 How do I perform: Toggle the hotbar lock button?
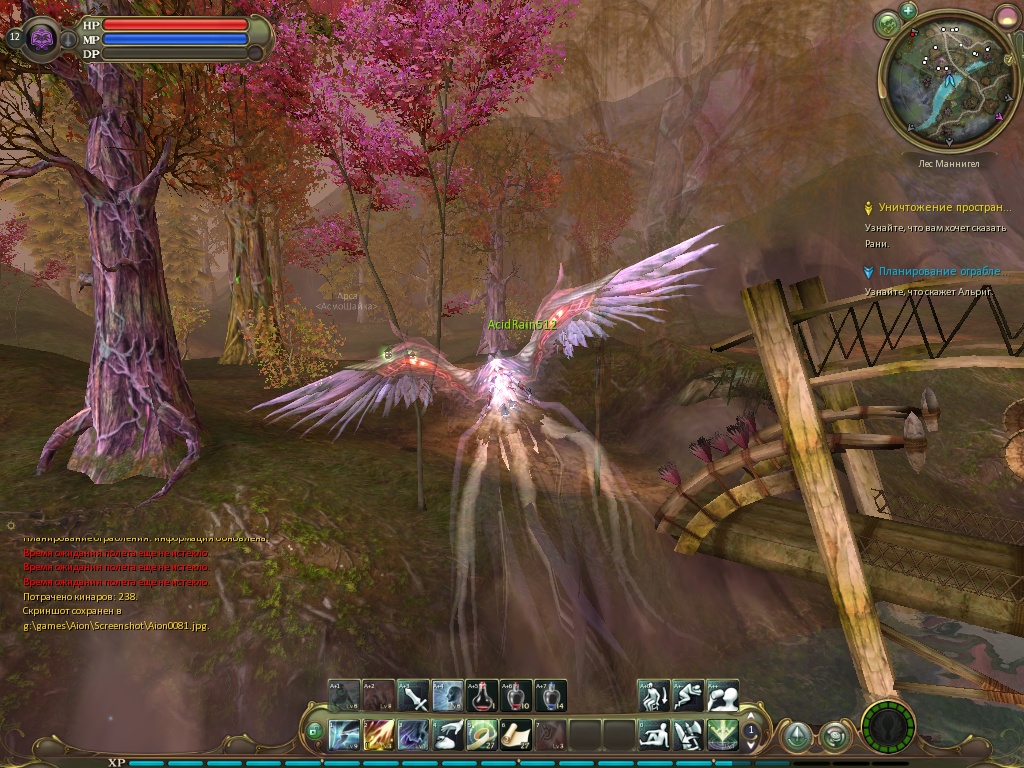click(314, 731)
